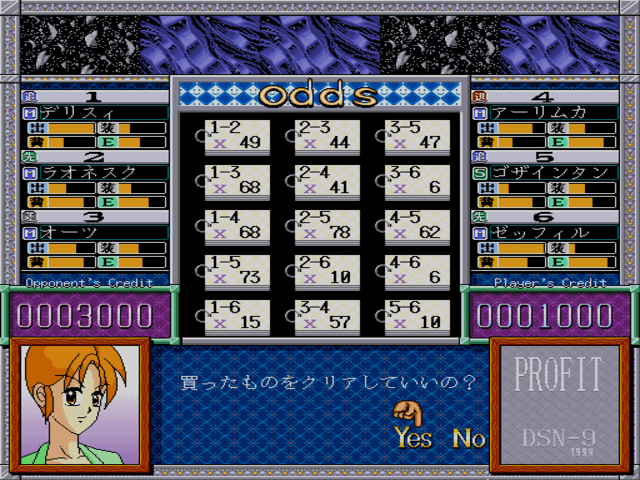The image size is (640, 480).
Task: Choose Yes to clear purchases
Action: [413, 437]
